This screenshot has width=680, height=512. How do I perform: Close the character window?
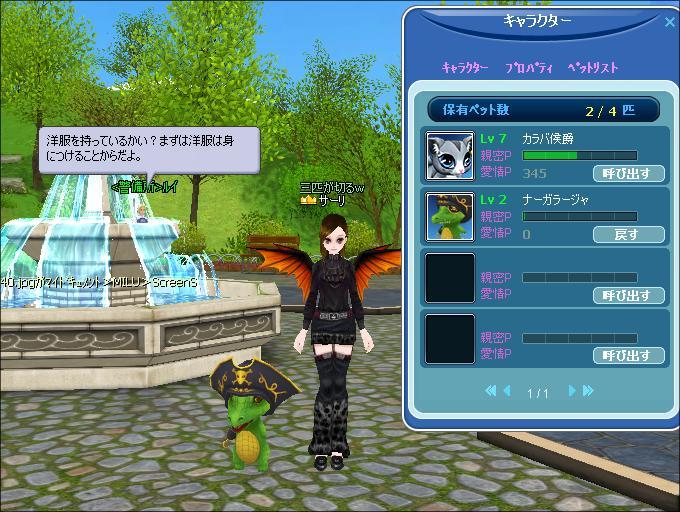669,22
